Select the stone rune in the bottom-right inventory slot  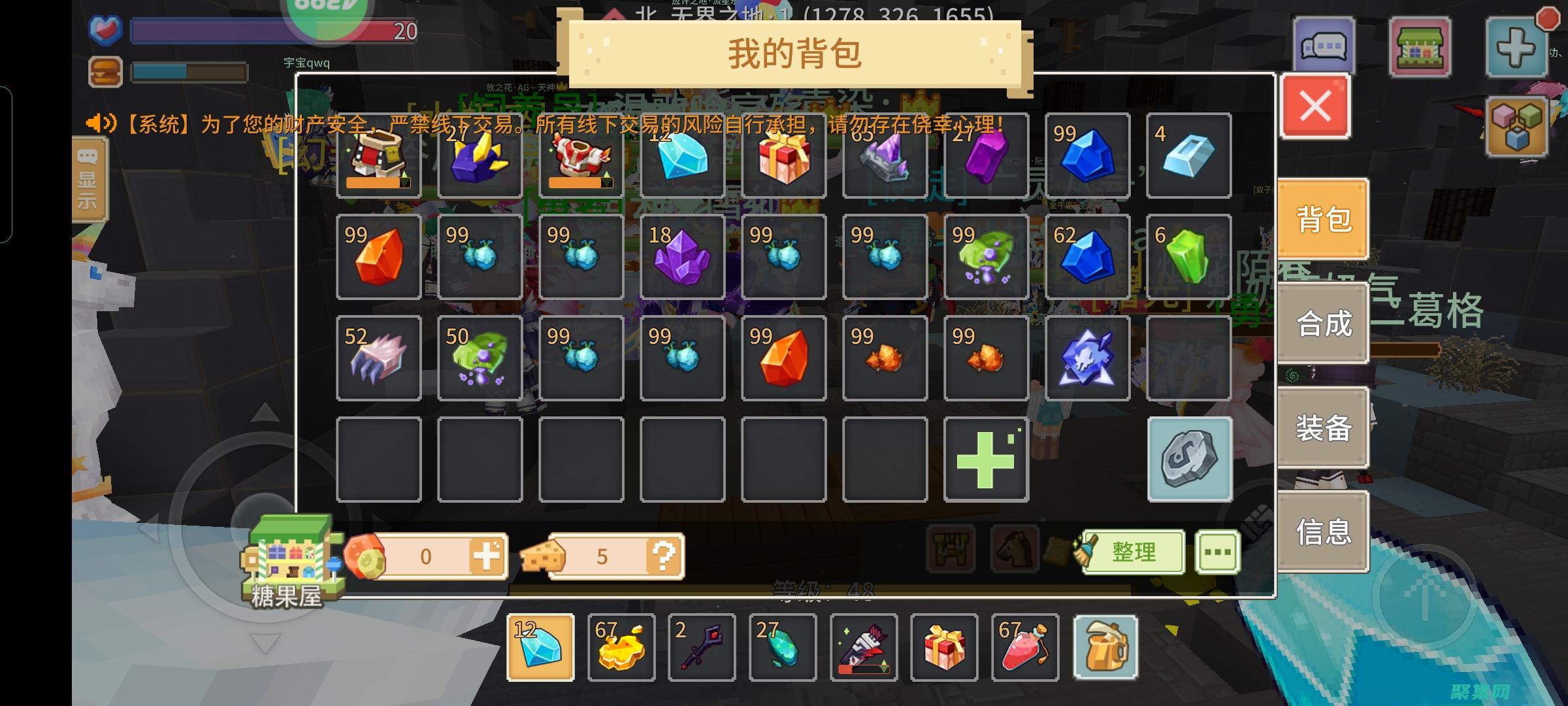pyautogui.click(x=1190, y=458)
